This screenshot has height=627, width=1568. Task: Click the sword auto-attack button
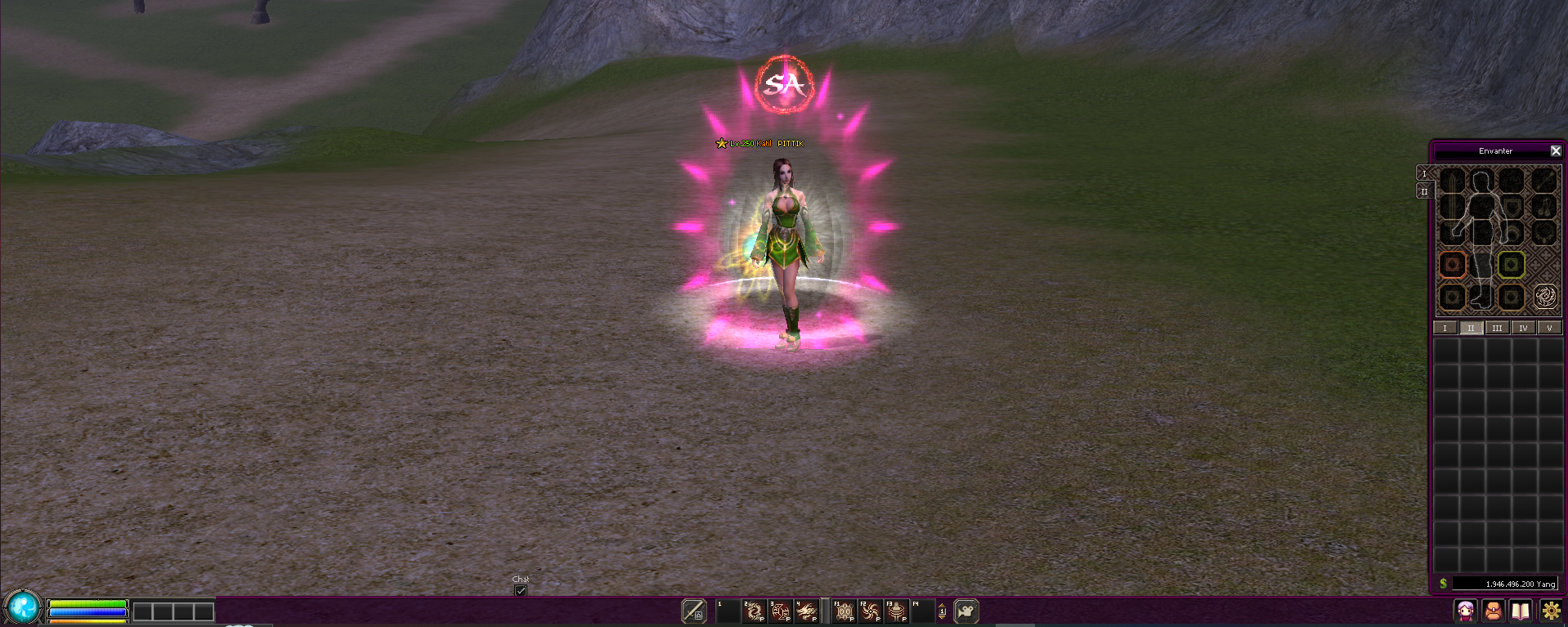coord(694,611)
